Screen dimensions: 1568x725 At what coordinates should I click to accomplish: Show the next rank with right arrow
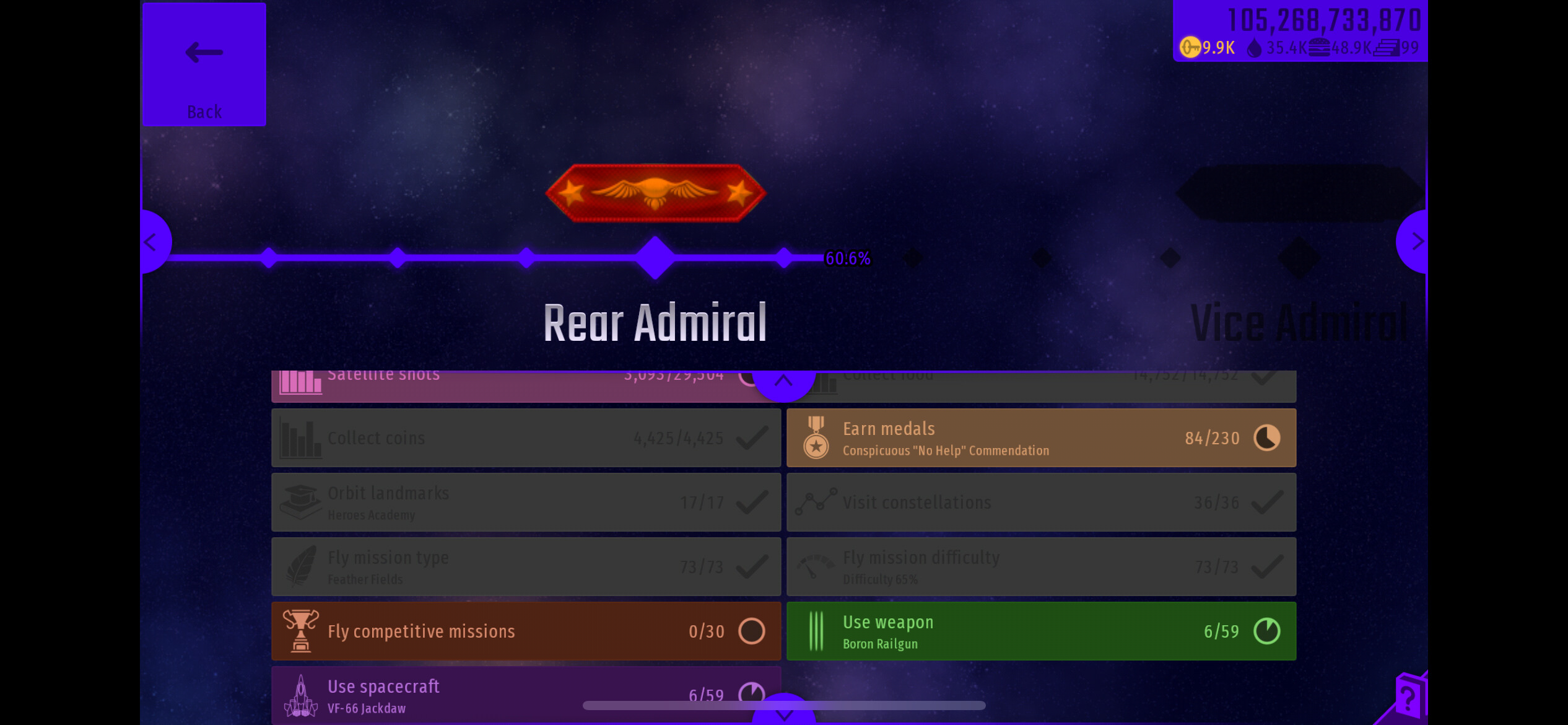pos(1415,242)
